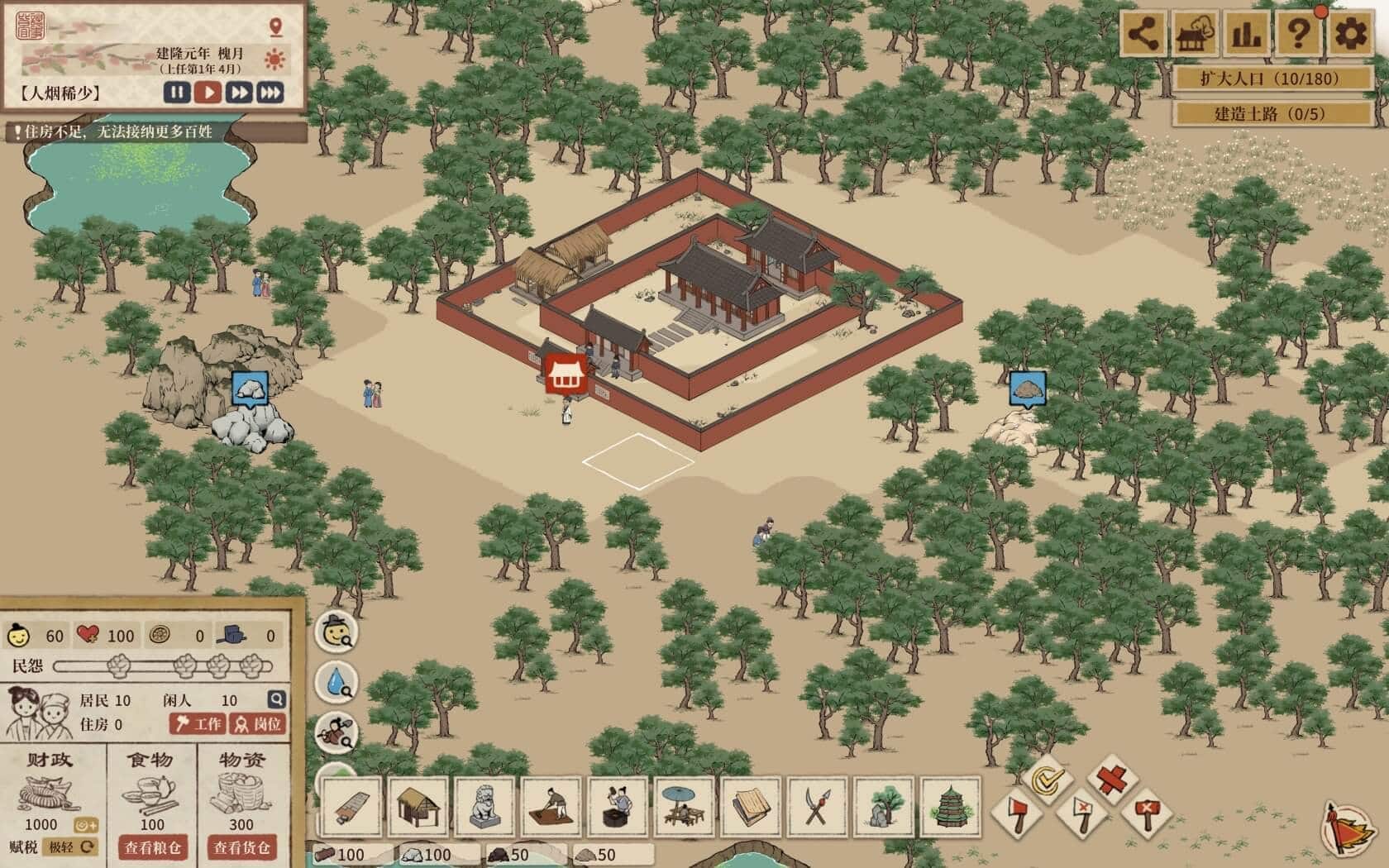Choose the crossed weapons military category
Viewport: 1389px width, 868px height.
817,805
